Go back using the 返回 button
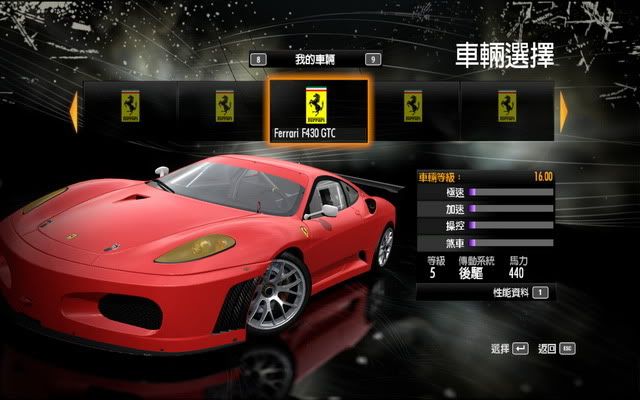640x400 pixels. pyautogui.click(x=555, y=349)
